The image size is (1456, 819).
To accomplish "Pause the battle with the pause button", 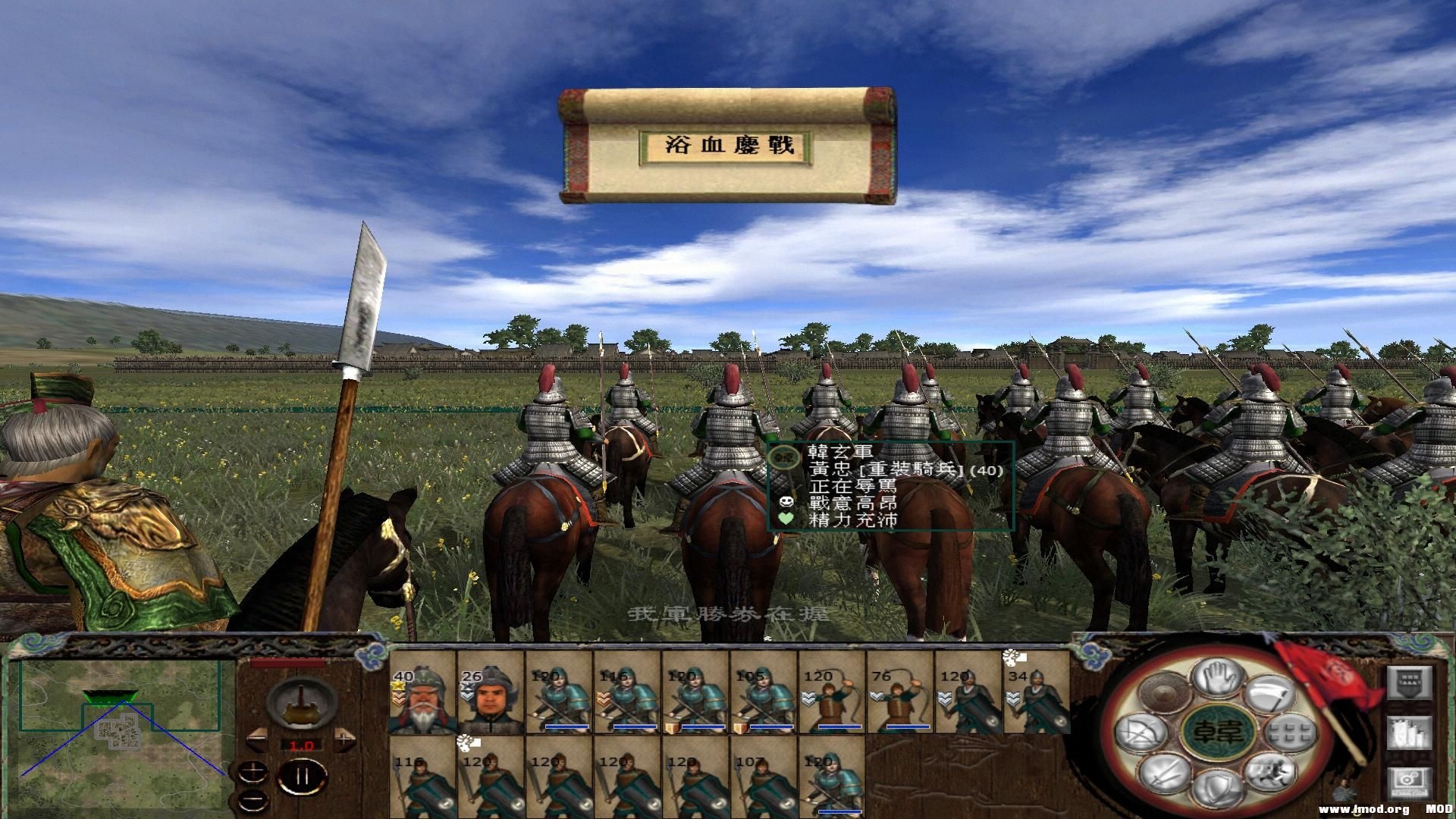I will pos(300,777).
